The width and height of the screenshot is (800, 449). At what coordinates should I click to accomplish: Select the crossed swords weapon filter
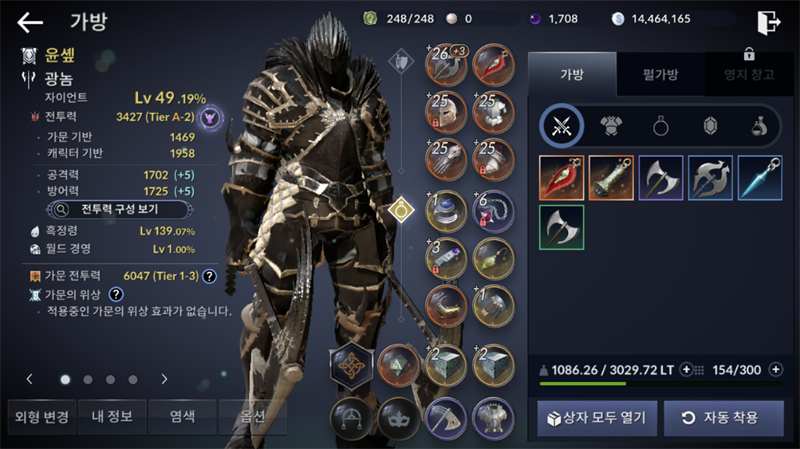tap(561, 125)
